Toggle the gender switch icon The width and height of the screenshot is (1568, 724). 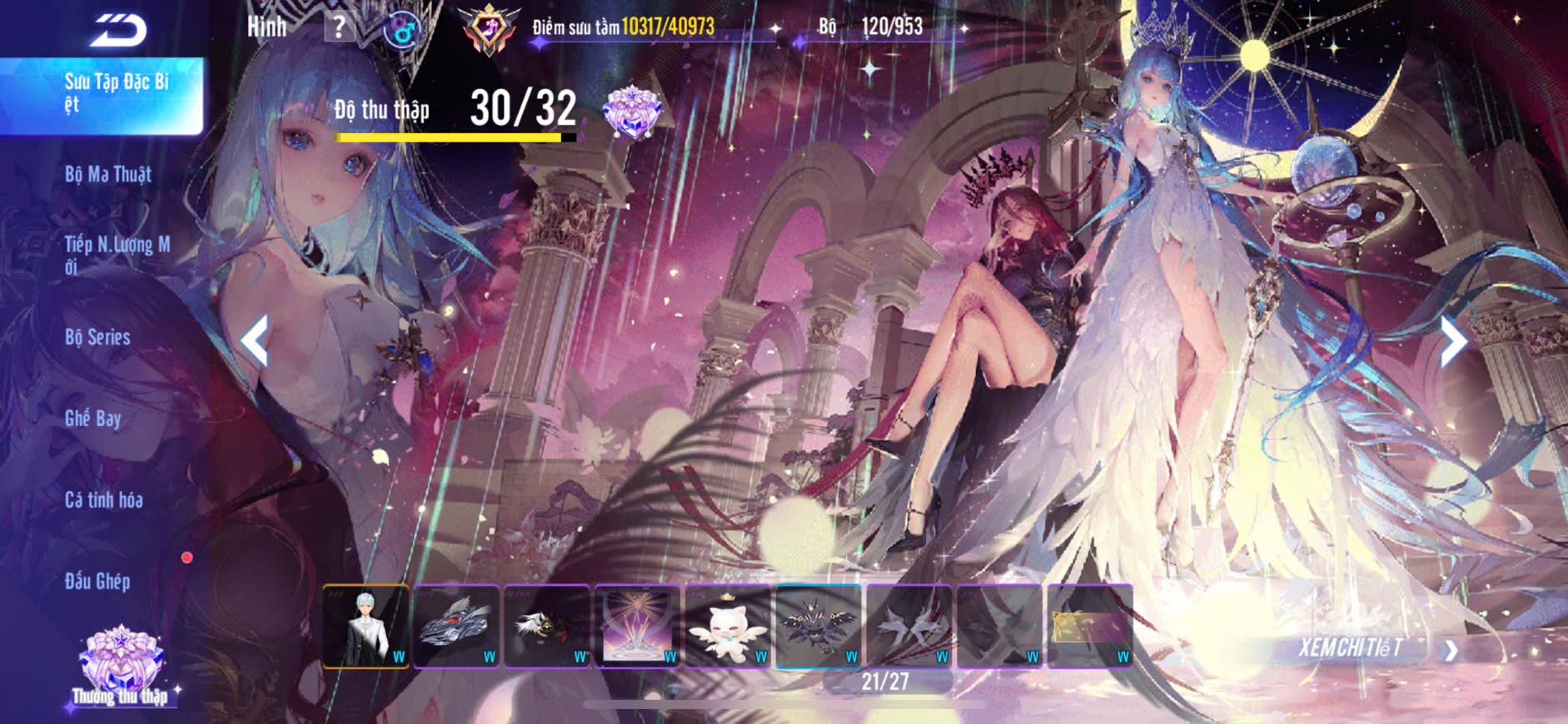pos(402,31)
